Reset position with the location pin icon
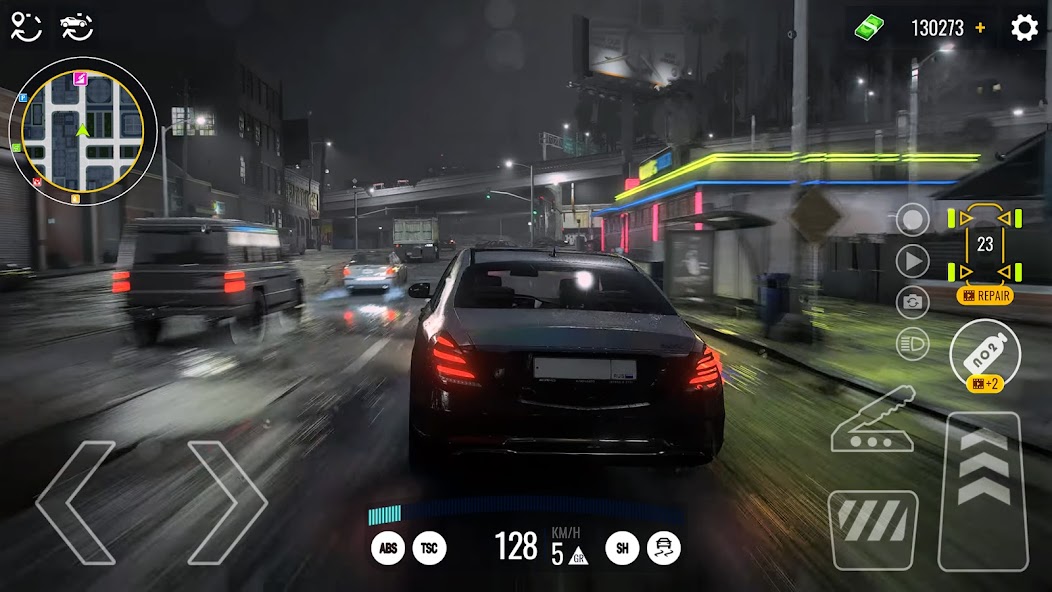Viewport: 1052px width, 592px height. 26,27
